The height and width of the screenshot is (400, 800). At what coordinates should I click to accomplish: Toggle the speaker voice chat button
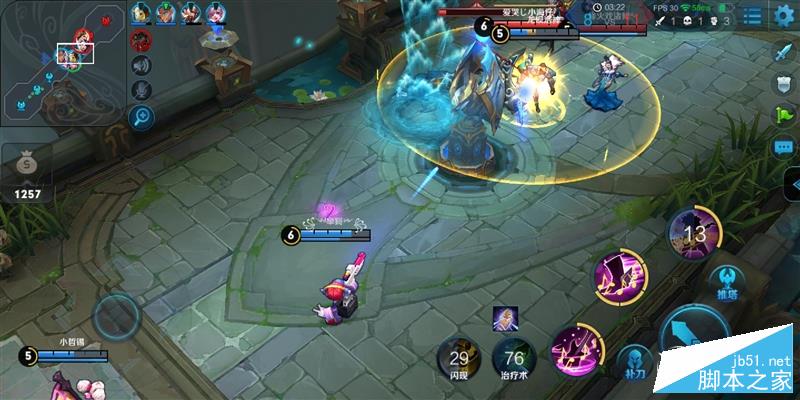[141, 66]
